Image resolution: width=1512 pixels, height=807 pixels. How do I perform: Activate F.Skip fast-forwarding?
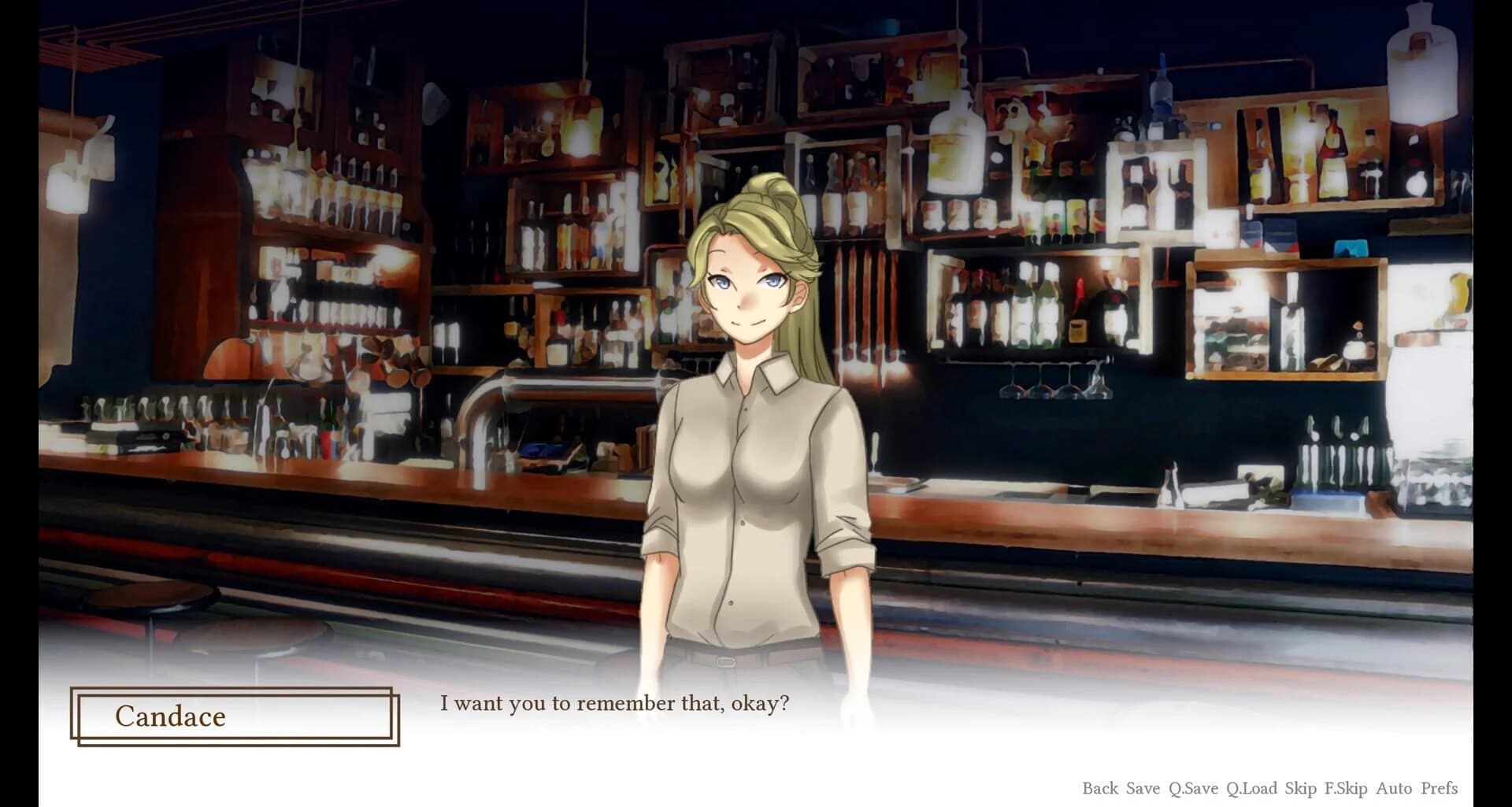pyautogui.click(x=1345, y=787)
